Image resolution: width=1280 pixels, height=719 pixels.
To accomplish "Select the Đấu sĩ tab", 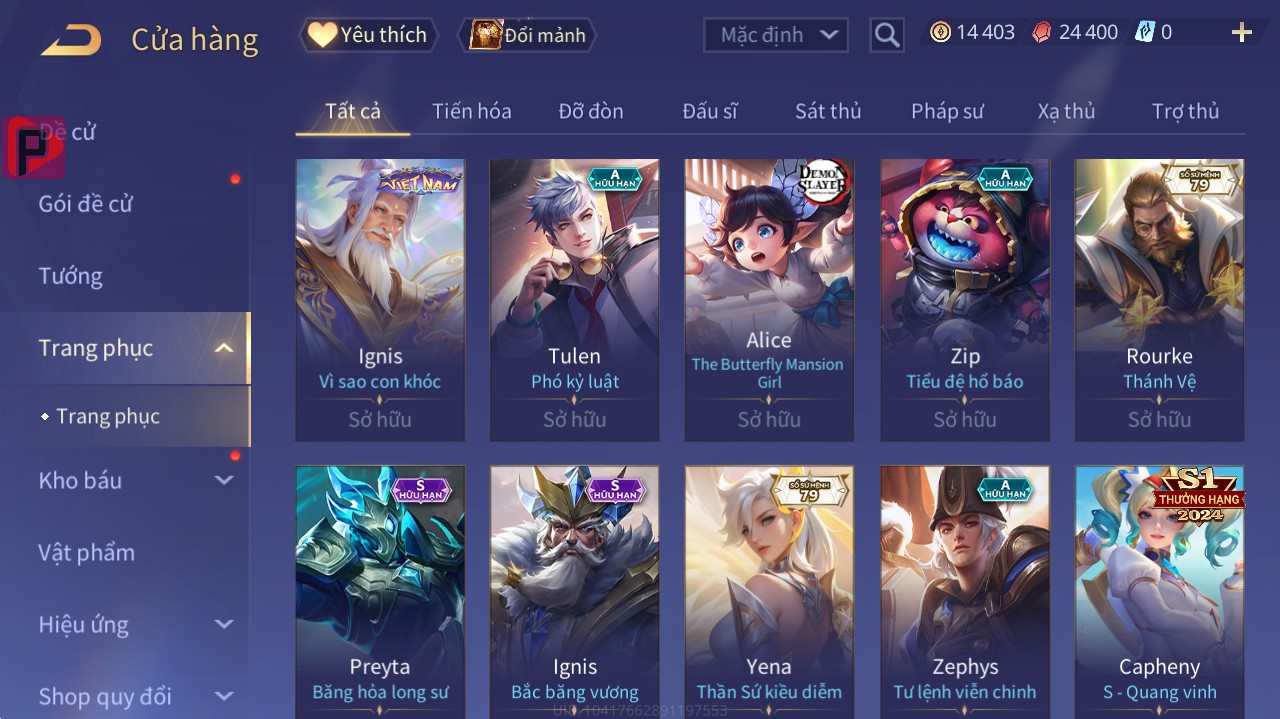I will 709,111.
